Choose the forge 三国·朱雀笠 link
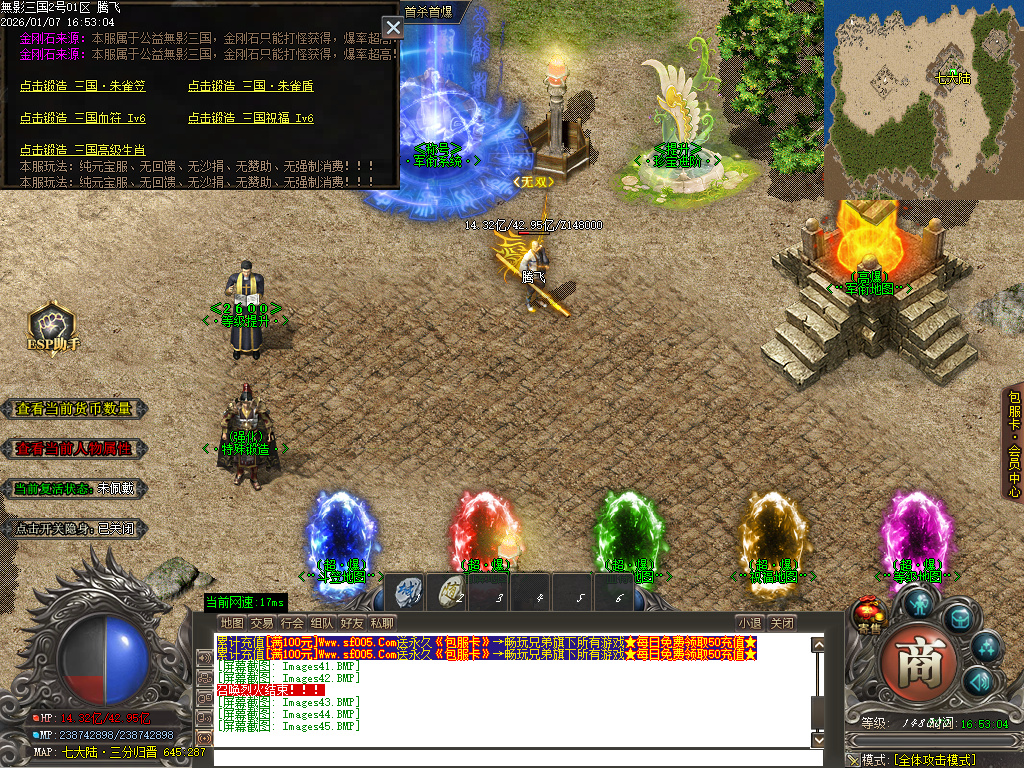This screenshot has height=768, width=1024. [83, 86]
